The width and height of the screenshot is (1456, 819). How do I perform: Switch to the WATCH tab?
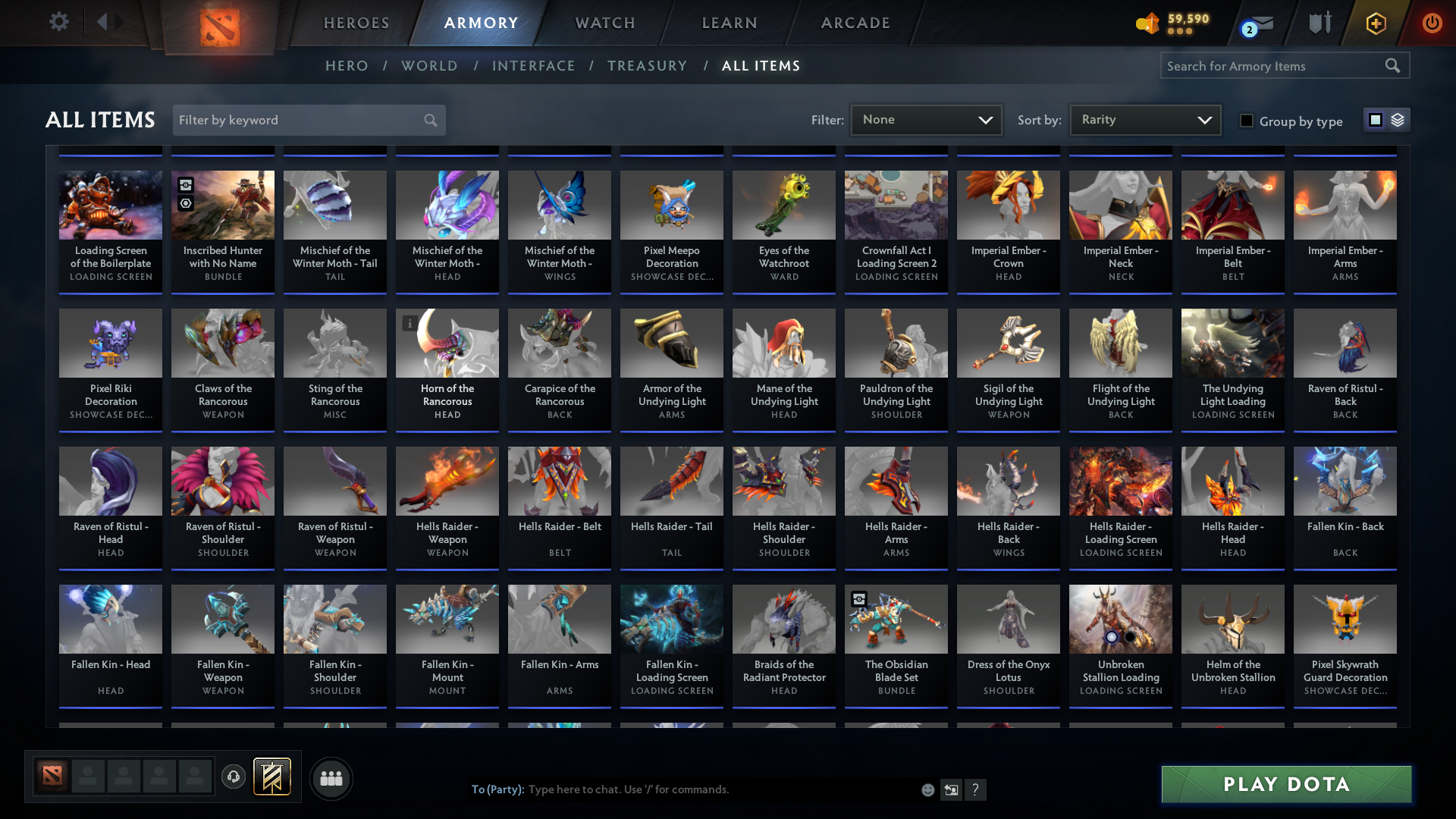[x=604, y=23]
